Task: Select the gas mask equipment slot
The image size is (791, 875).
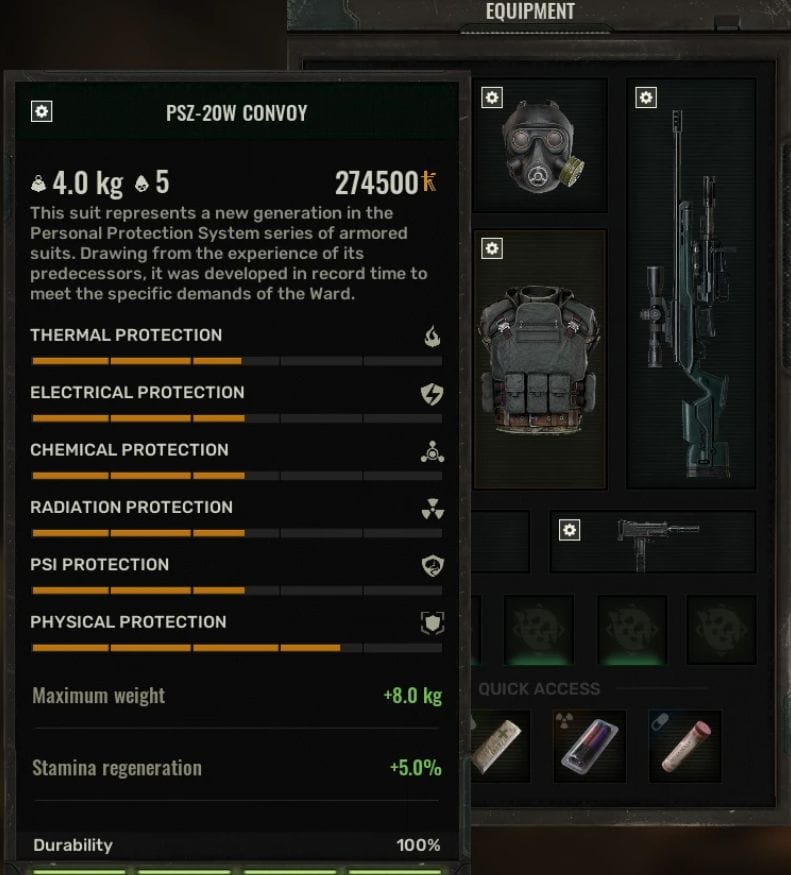Action: click(541, 144)
